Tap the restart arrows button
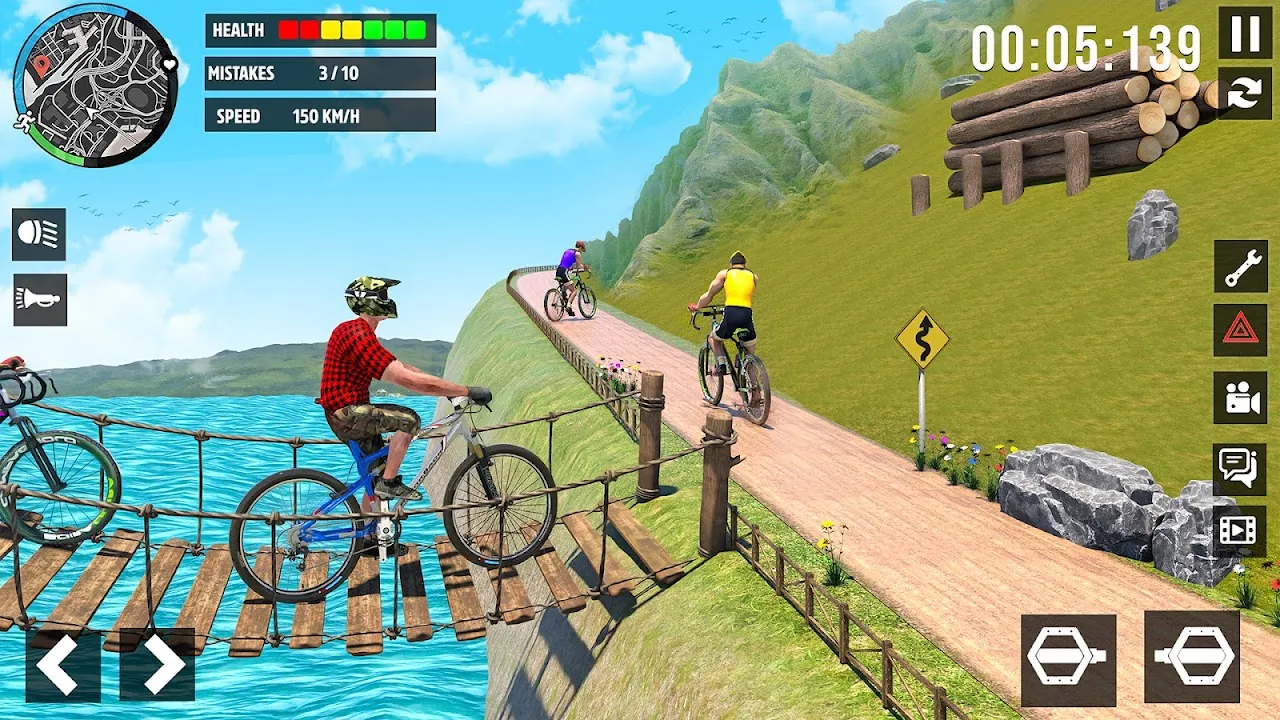1280x720 pixels. pos(1245,93)
